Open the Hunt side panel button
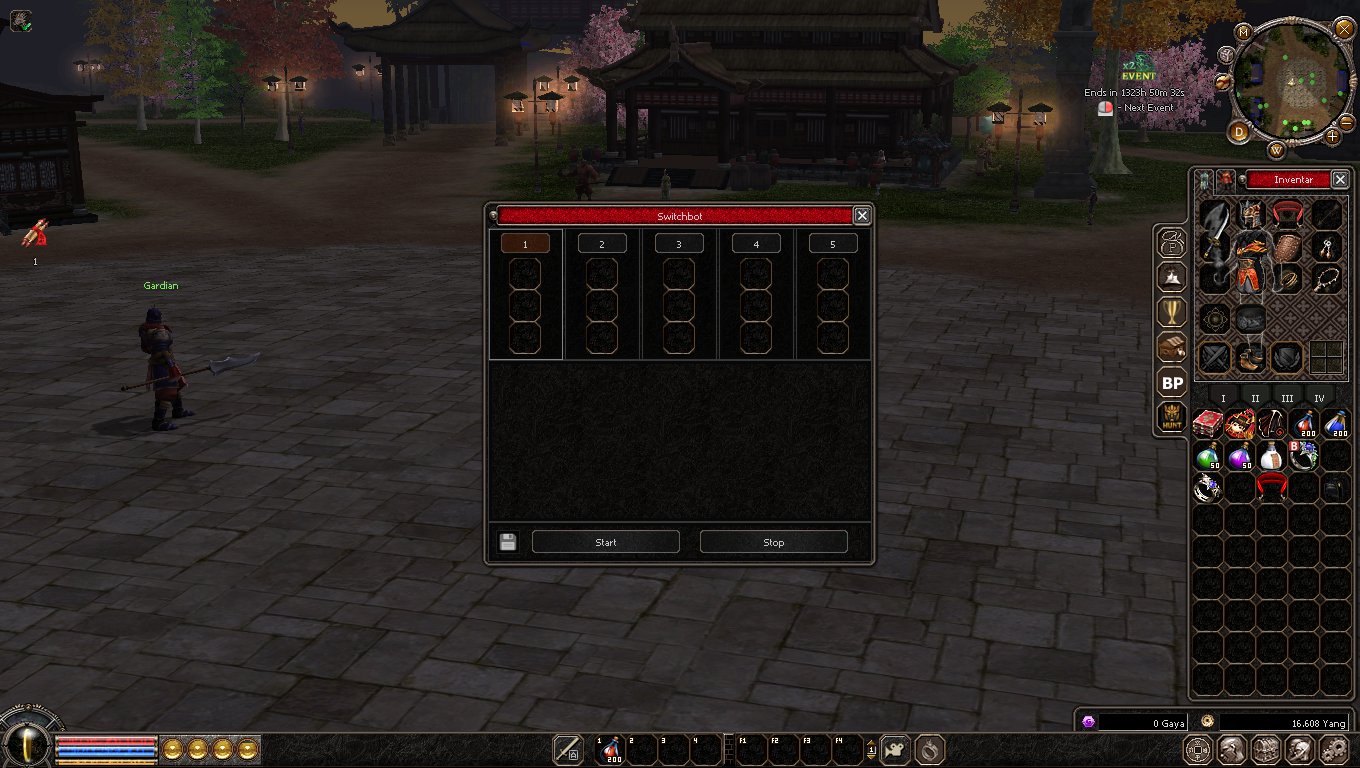Viewport: 1360px width, 768px height. (x=1172, y=417)
